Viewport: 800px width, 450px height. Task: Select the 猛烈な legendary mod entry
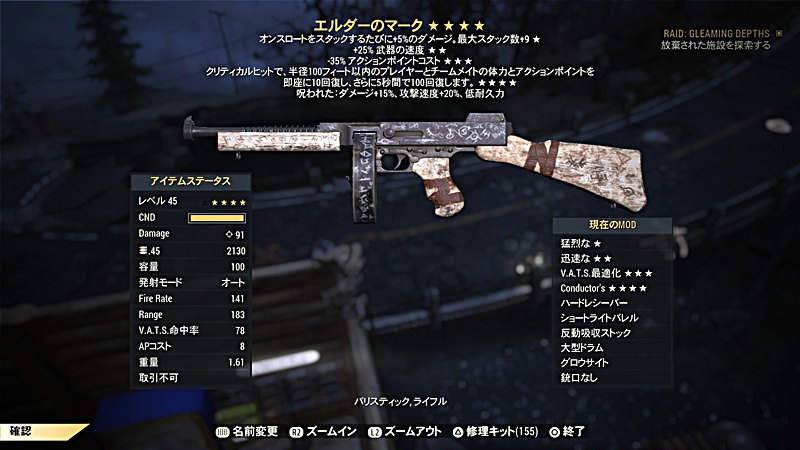pos(583,243)
